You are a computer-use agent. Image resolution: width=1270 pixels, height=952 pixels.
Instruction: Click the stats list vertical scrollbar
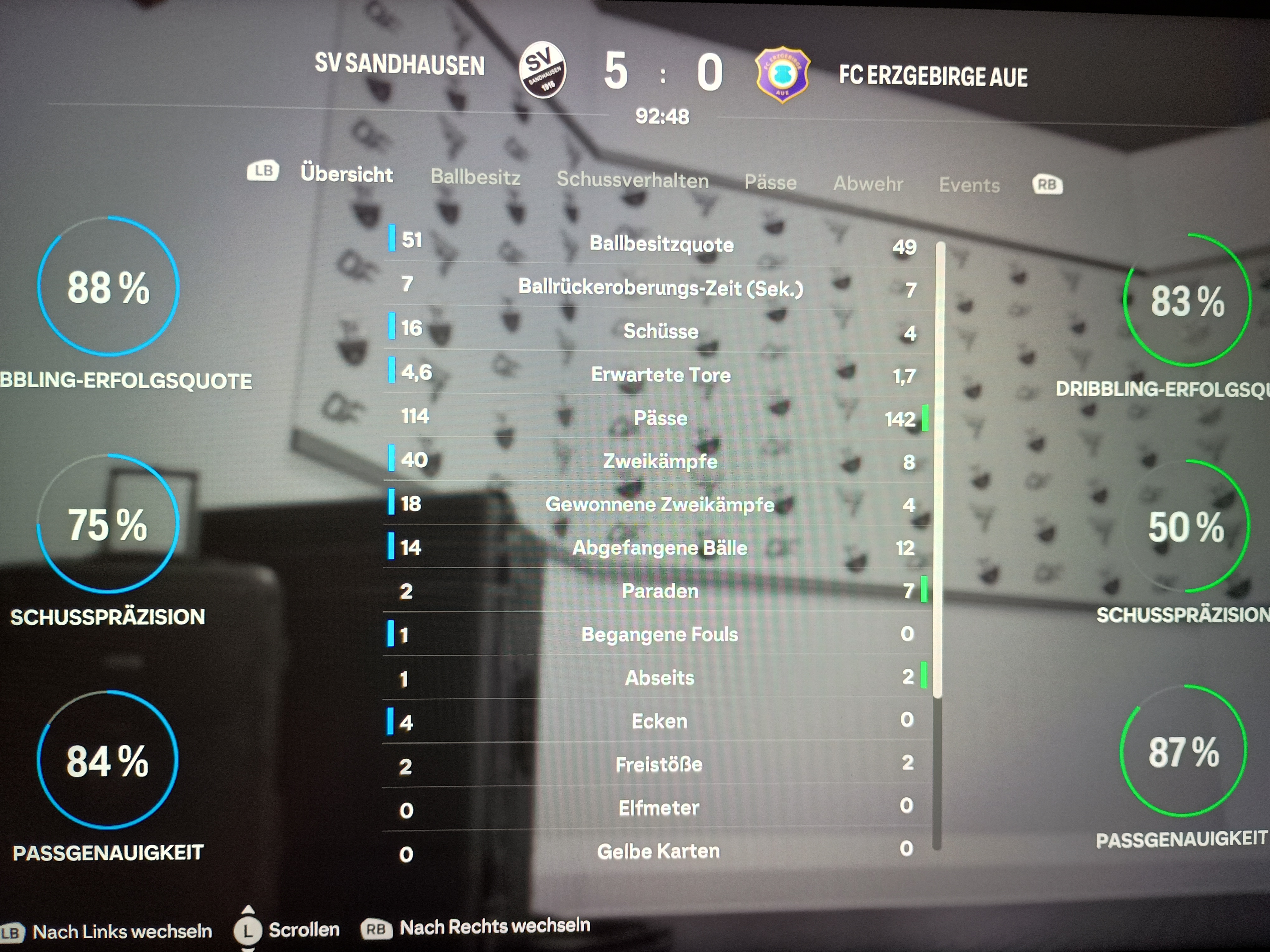point(939,470)
